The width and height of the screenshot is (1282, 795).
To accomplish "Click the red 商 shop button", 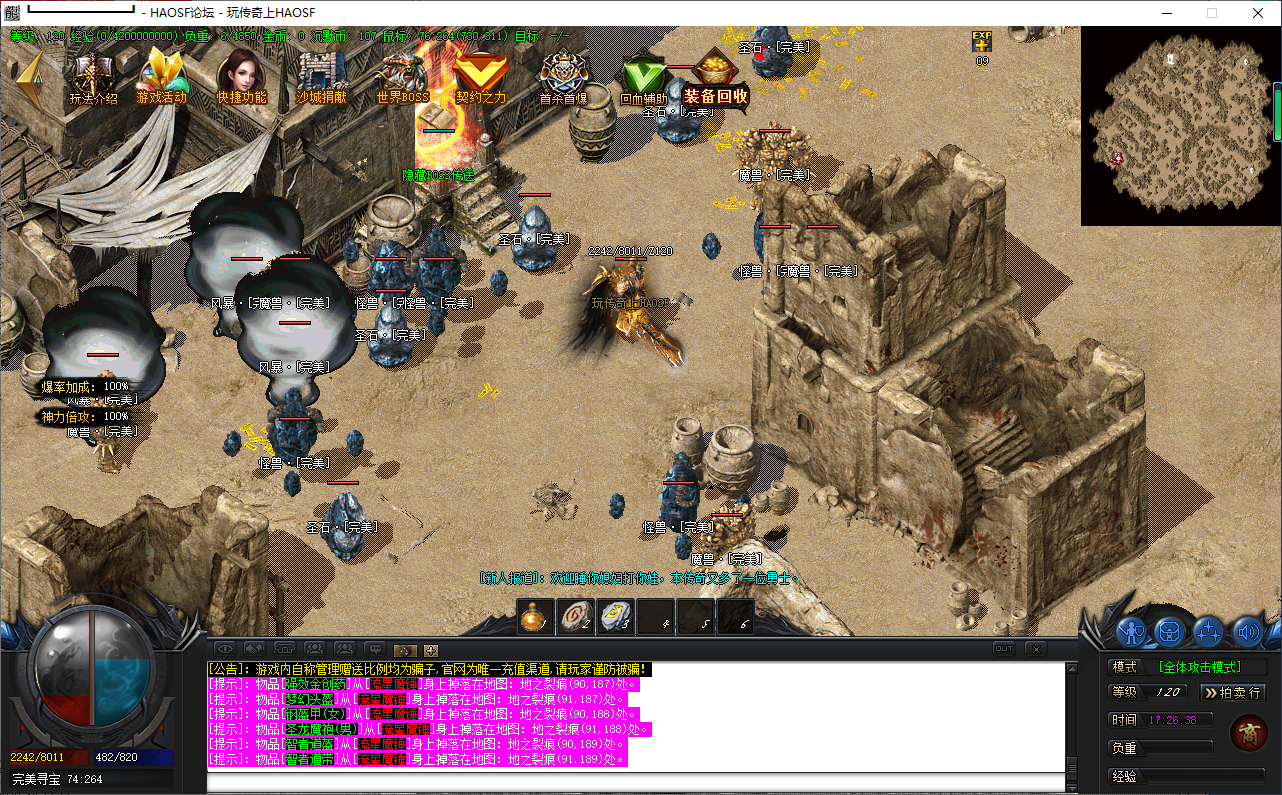I will (1249, 732).
